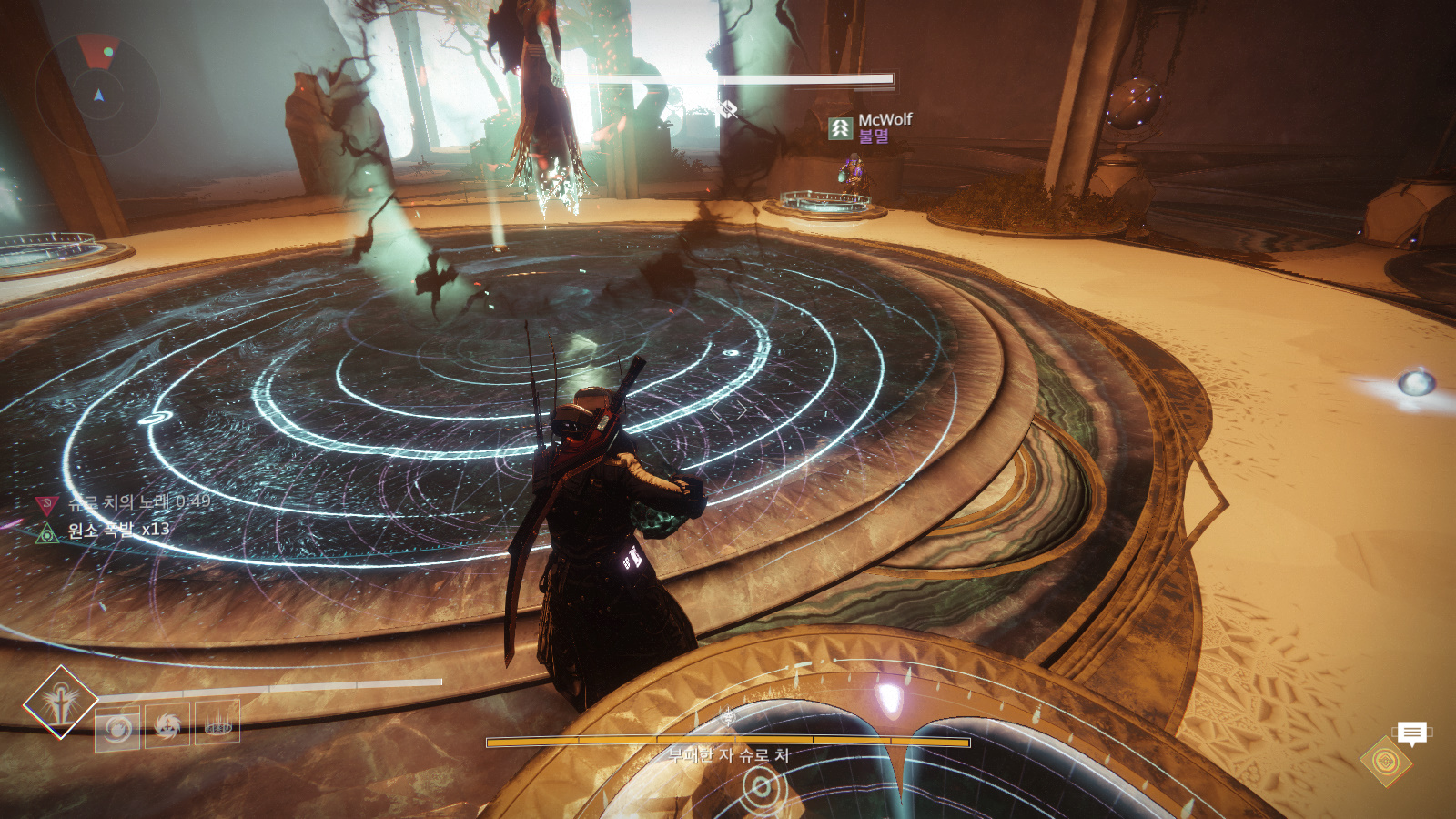Activate the diamond sword super ability icon
This screenshot has width=1456, height=819.
click(x=60, y=702)
